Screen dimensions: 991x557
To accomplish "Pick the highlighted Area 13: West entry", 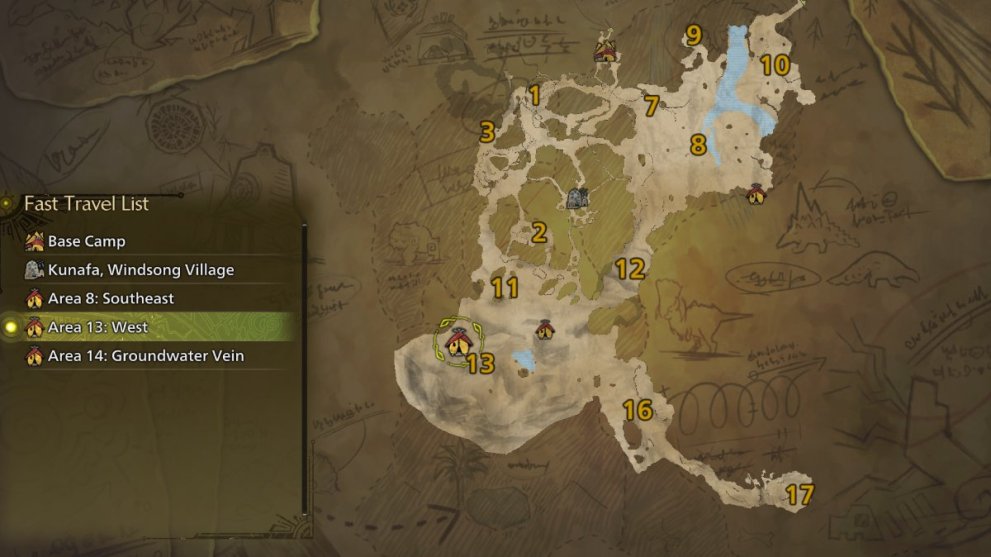I will tap(98, 327).
